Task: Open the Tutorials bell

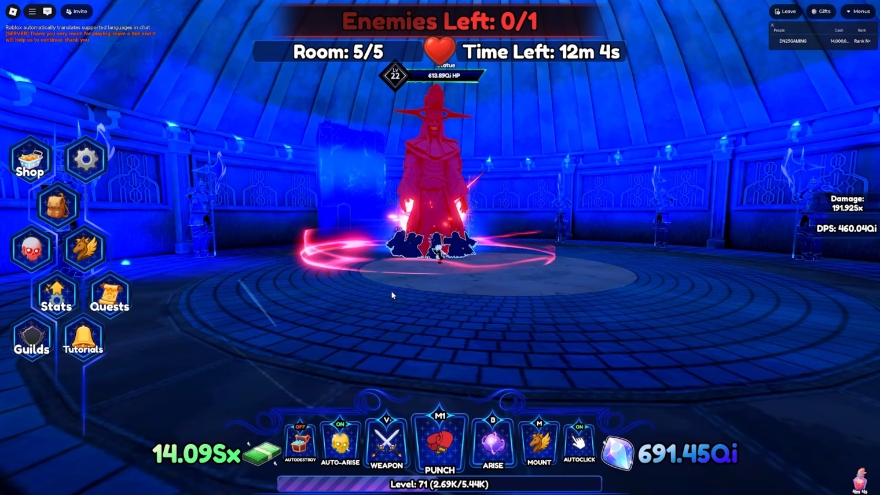Action: click(83, 339)
